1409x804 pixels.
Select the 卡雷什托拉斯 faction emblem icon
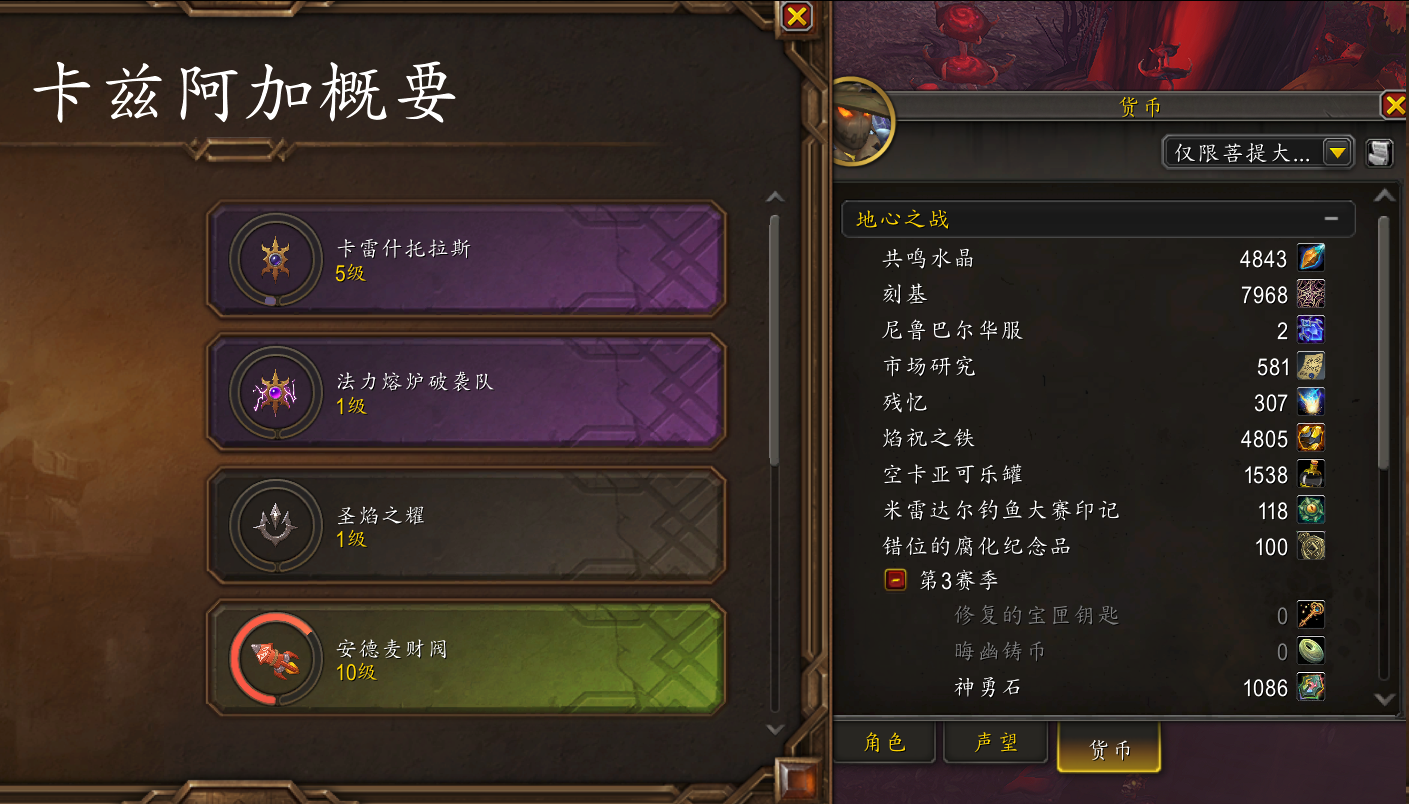[x=275, y=258]
